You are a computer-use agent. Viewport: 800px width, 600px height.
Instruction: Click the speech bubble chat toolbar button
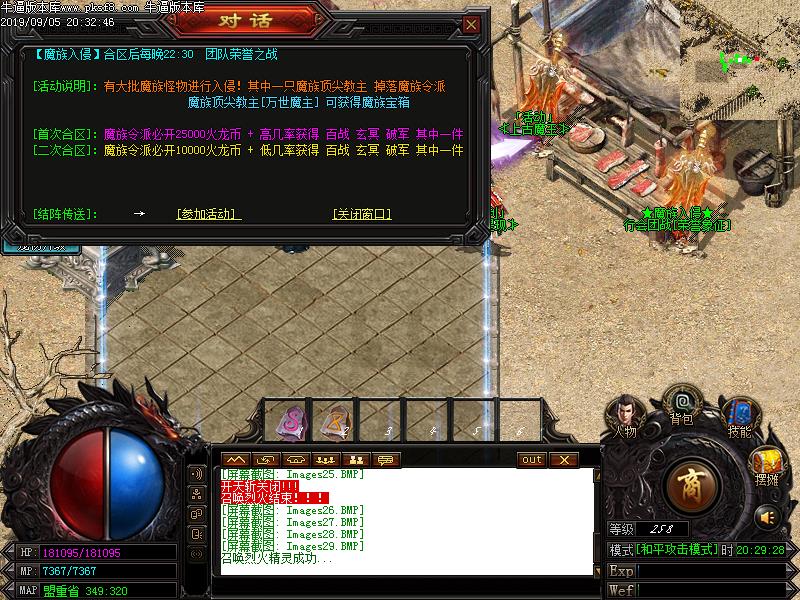(384, 460)
